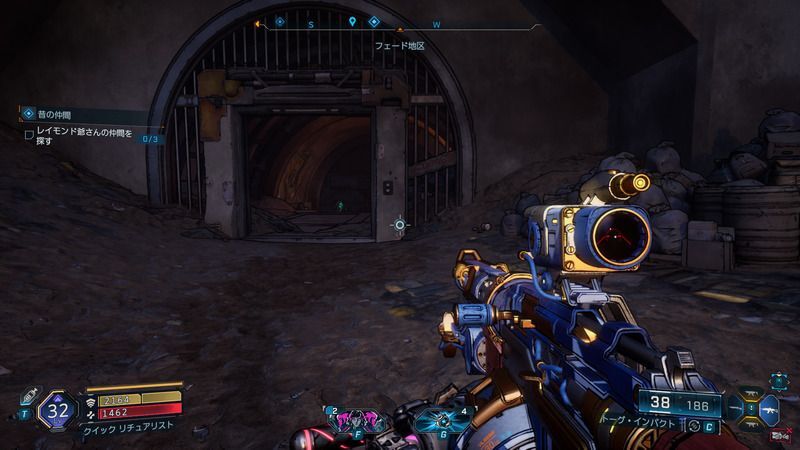Viewport: 800px width, 450px height.
Task: Click the レイモンド爺さんの仲間を探す objective checkbox
Action: point(29,134)
